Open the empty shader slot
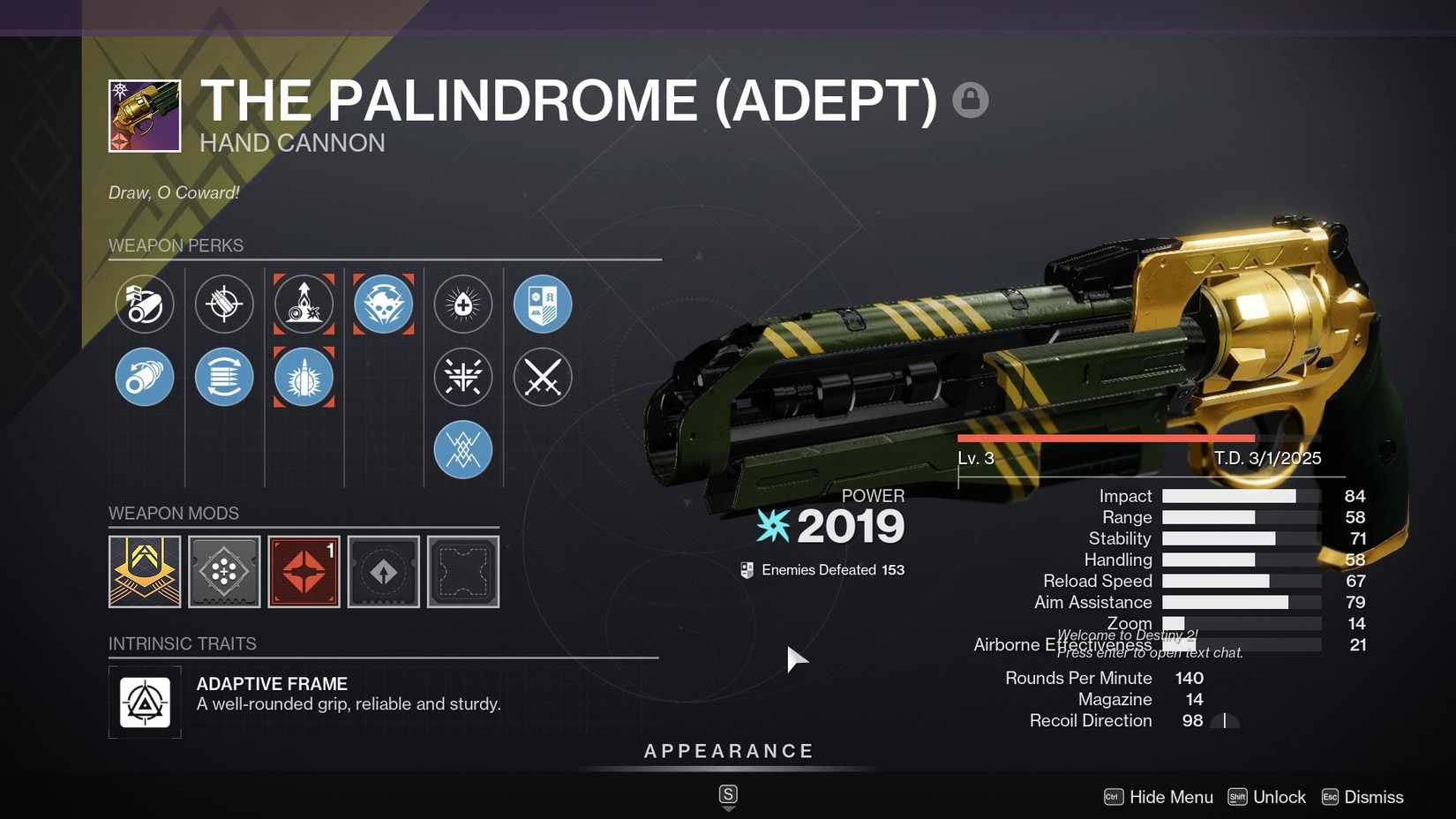This screenshot has height=819, width=1456. [462, 572]
